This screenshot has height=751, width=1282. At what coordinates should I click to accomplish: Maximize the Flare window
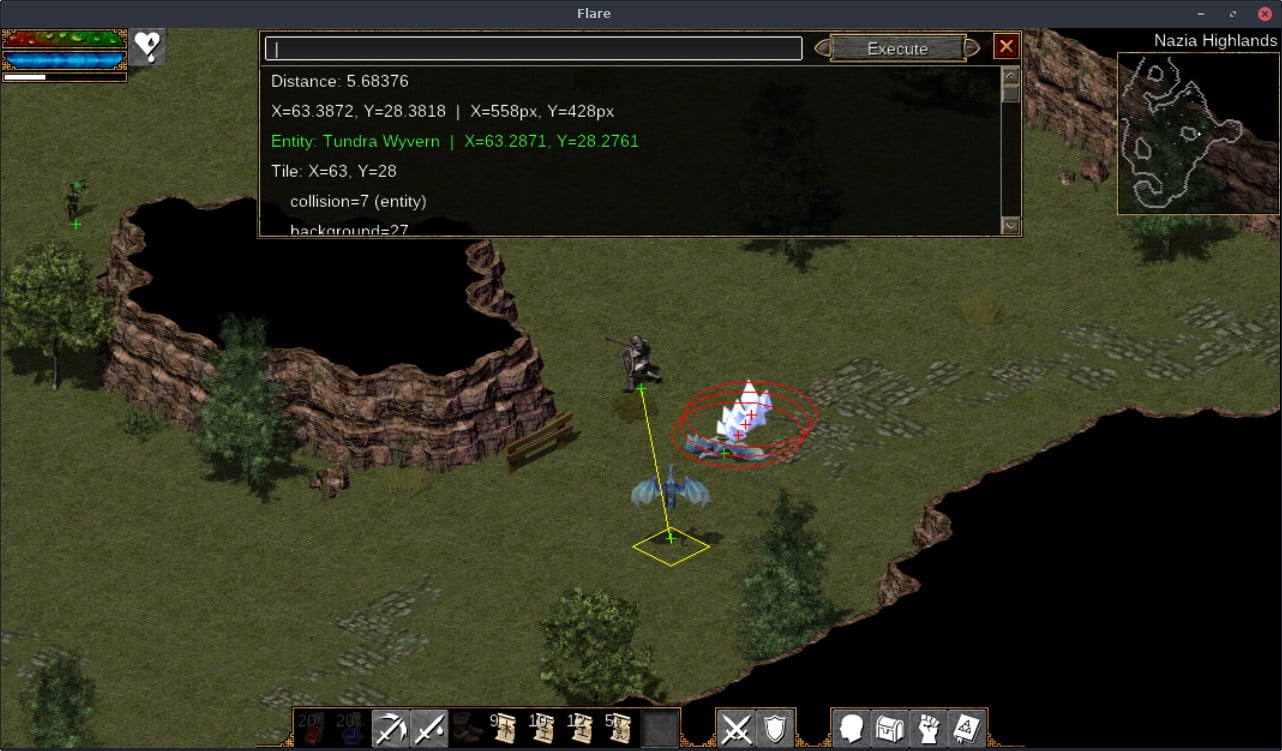point(1234,14)
